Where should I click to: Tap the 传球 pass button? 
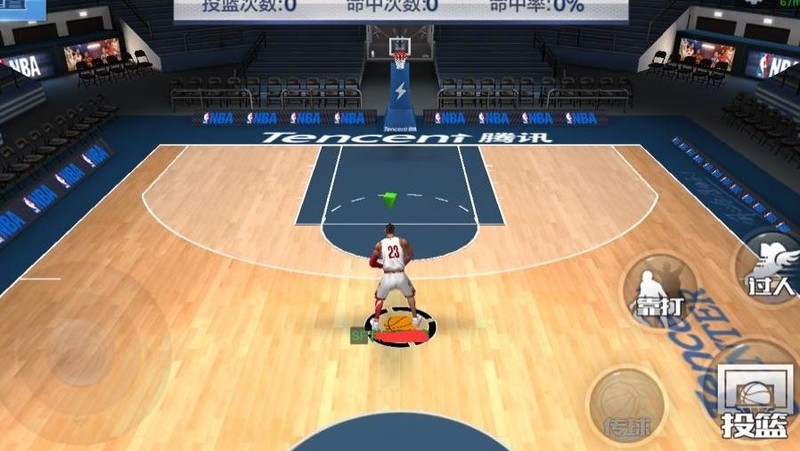coord(627,405)
